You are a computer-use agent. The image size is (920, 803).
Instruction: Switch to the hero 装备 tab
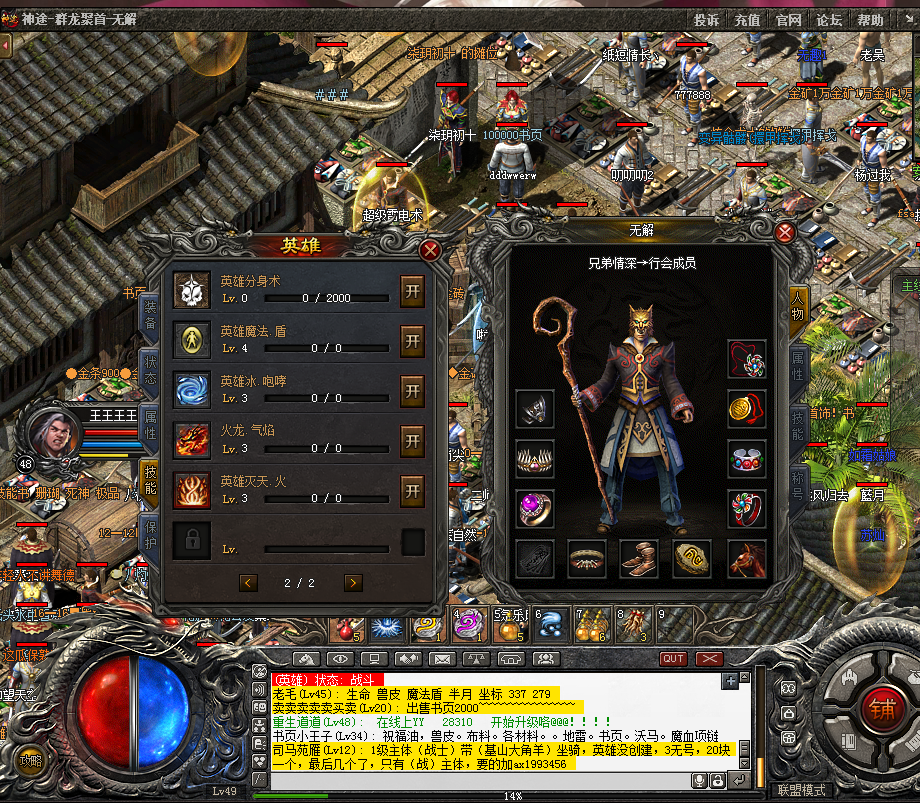(150, 312)
